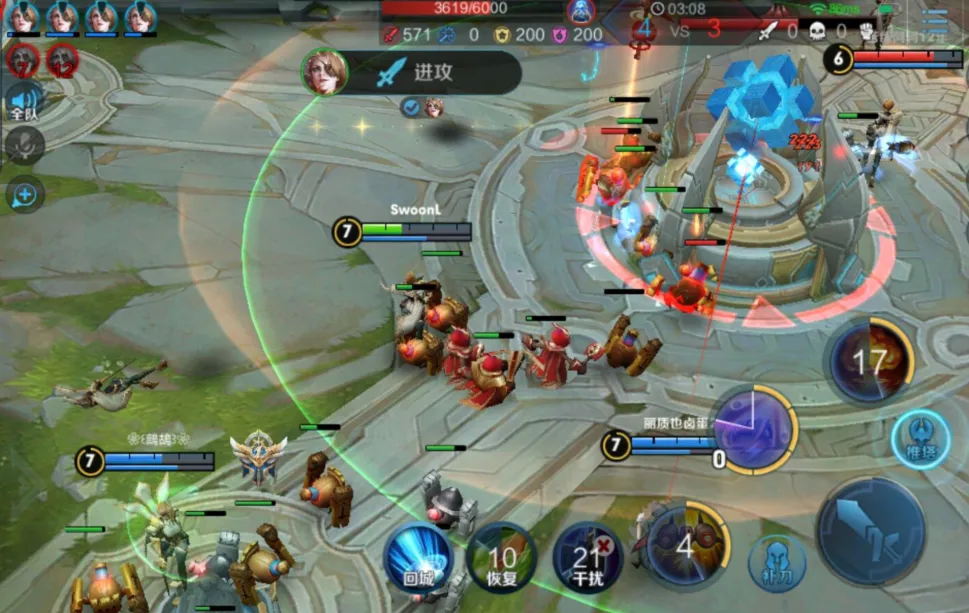The image size is (969, 613).
Task: Hit the sword basic attack button
Action: tap(869, 531)
